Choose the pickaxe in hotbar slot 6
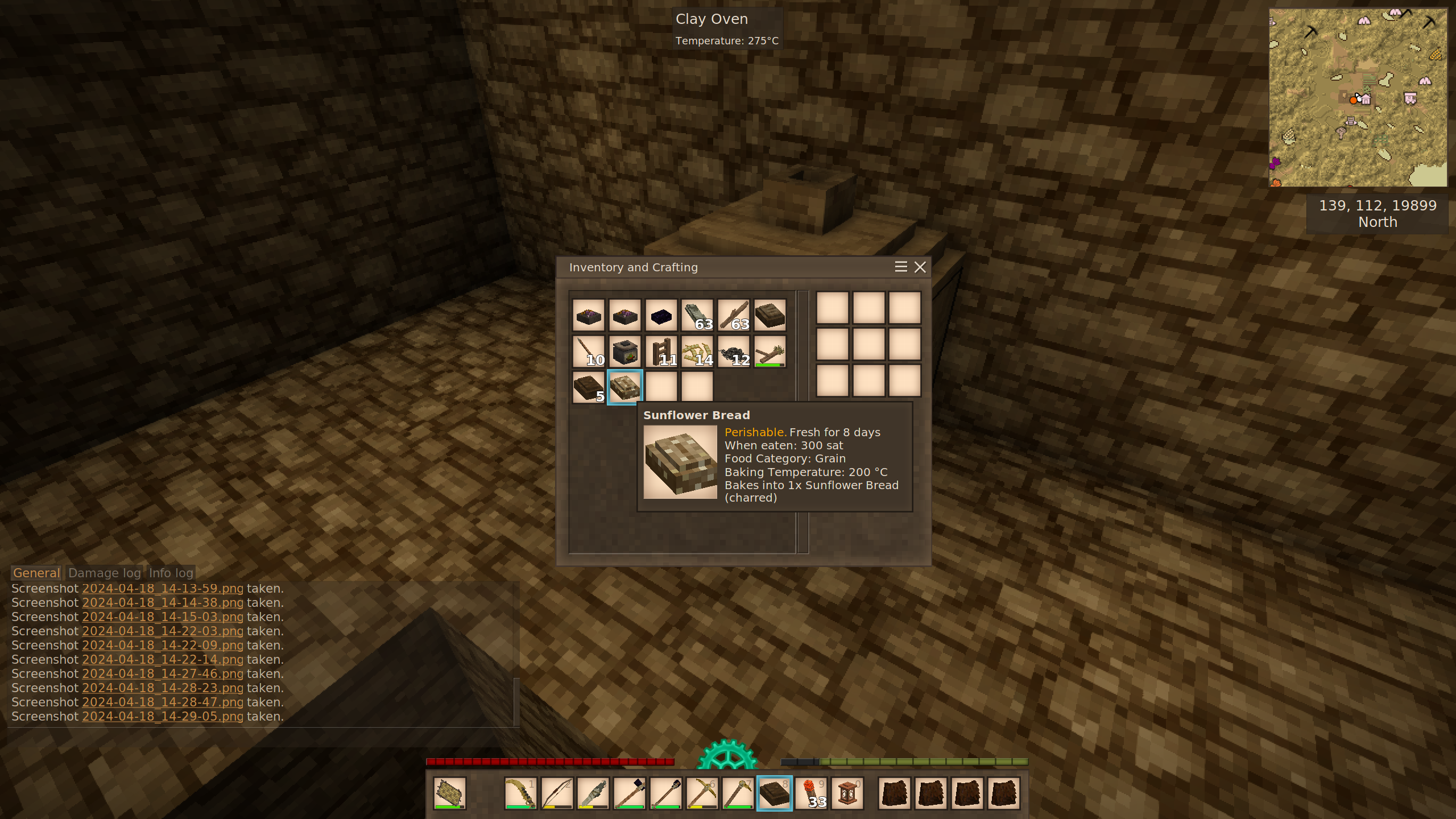The height and width of the screenshot is (819, 1456). click(702, 793)
